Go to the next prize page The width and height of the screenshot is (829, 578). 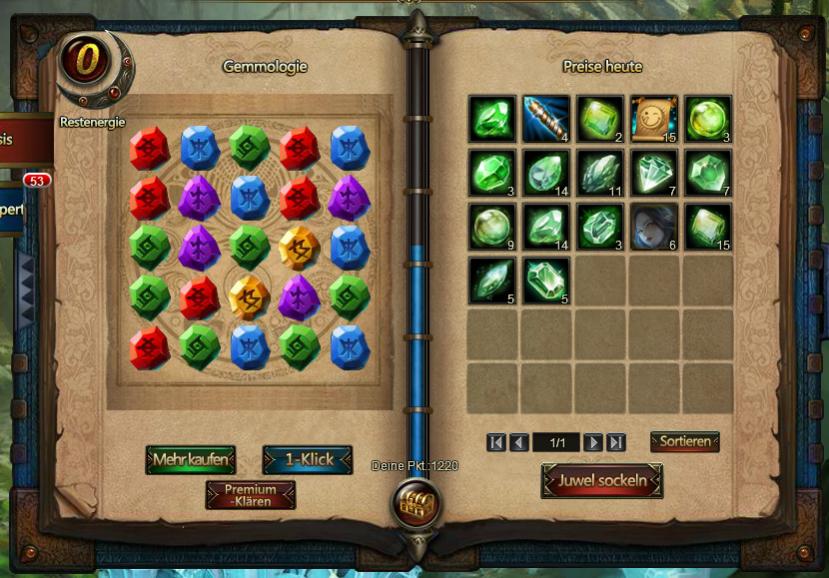coord(593,442)
